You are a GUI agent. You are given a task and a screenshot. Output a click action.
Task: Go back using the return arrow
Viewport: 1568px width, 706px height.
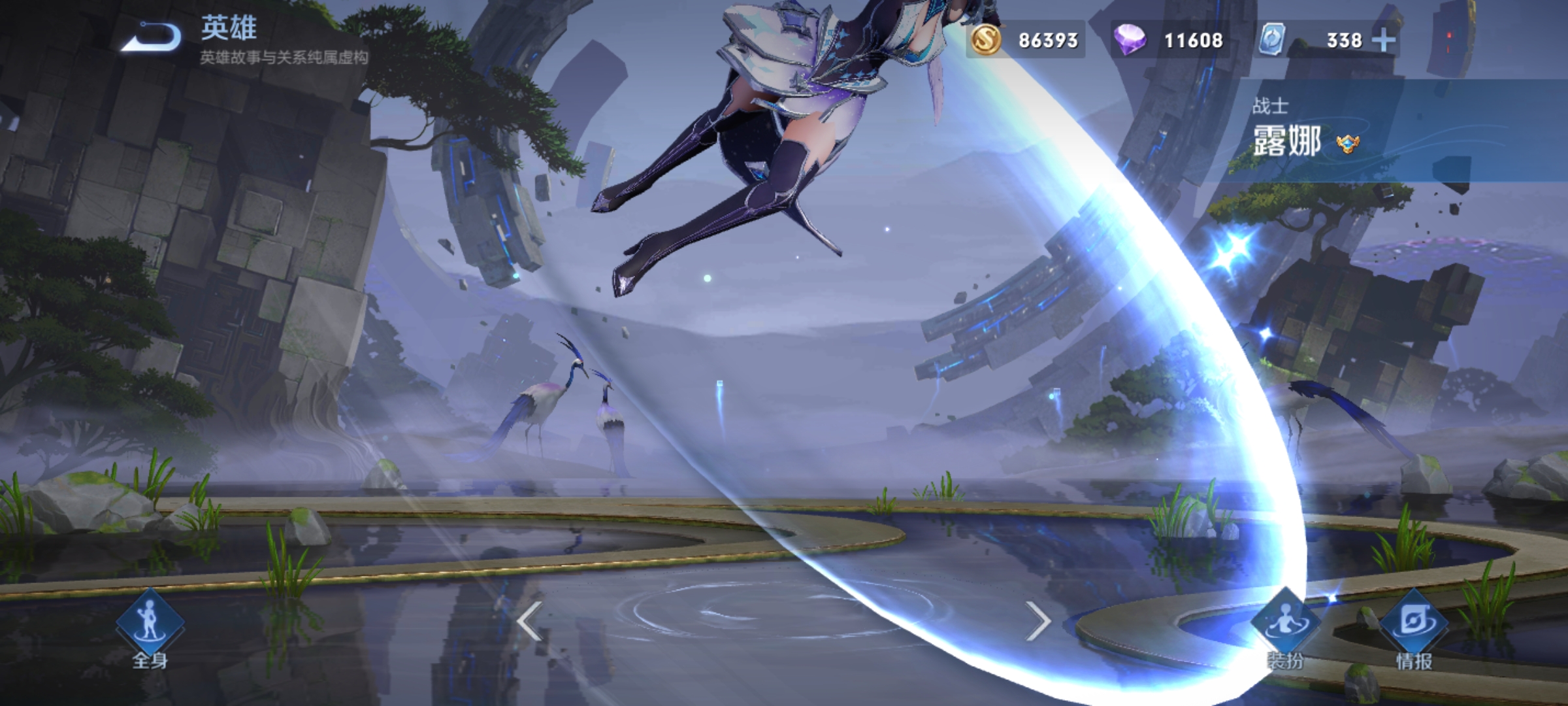click(x=152, y=37)
